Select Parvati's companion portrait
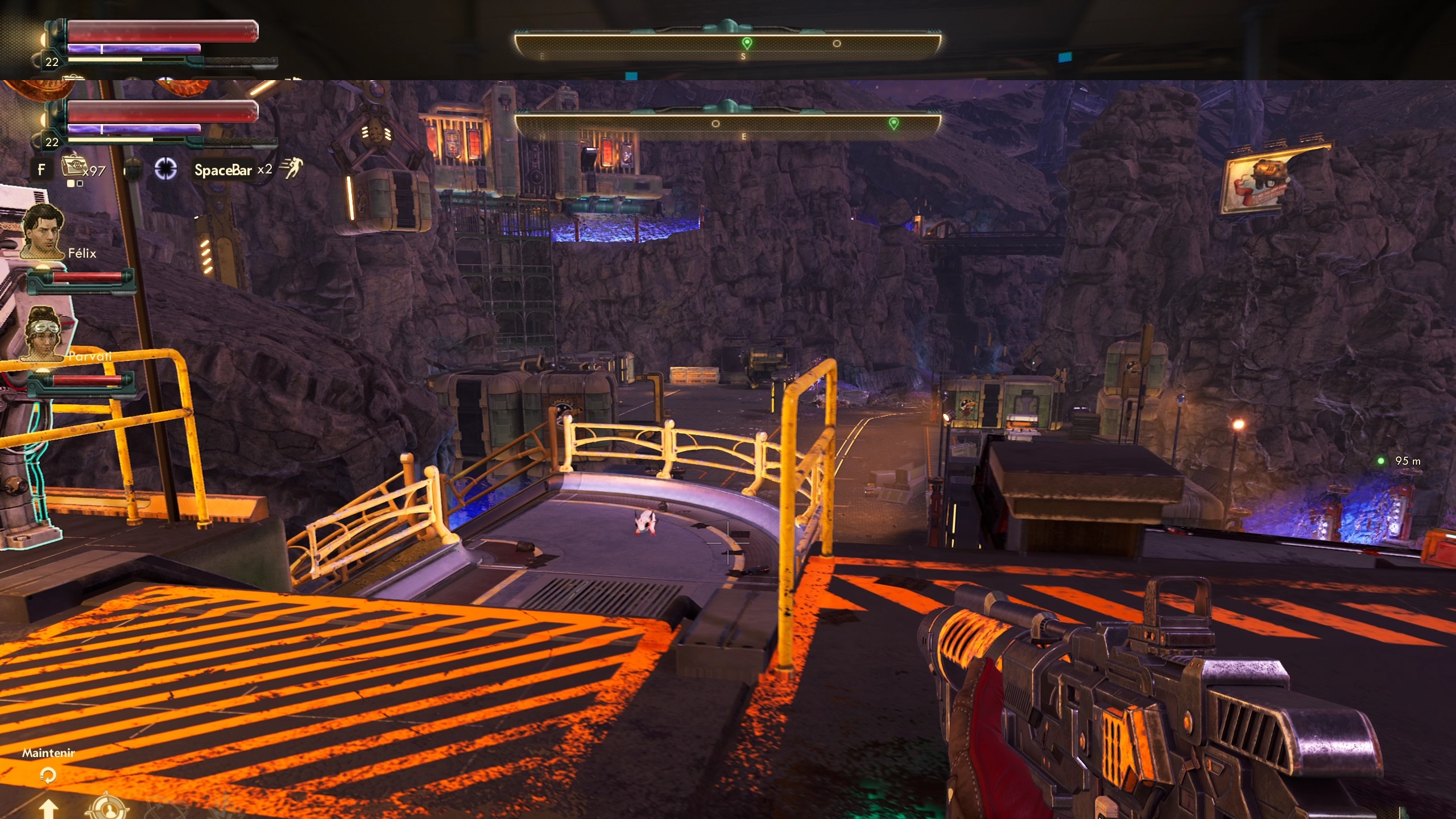This screenshot has height=819, width=1456. pos(43,334)
